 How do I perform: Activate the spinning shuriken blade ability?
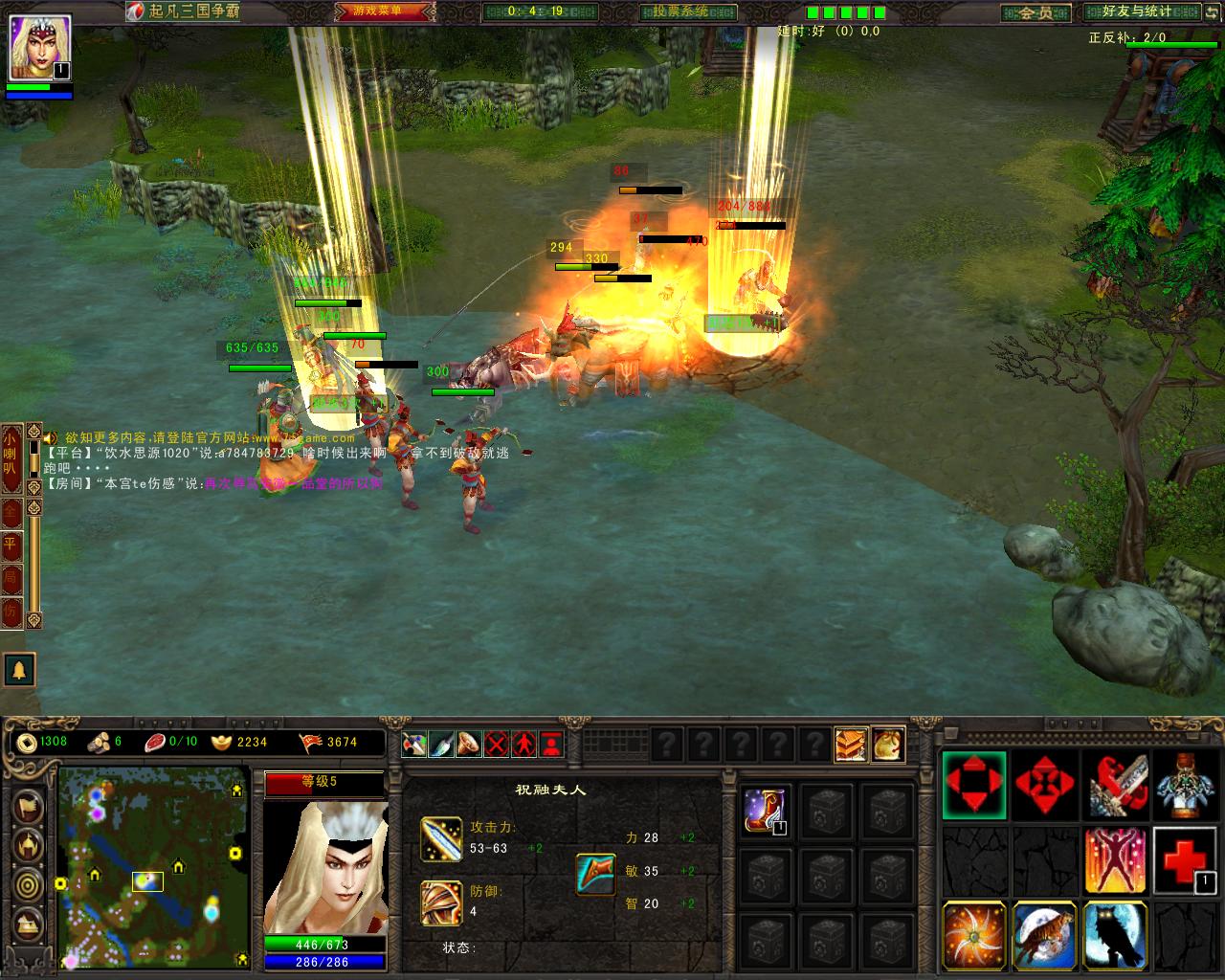click(974, 935)
